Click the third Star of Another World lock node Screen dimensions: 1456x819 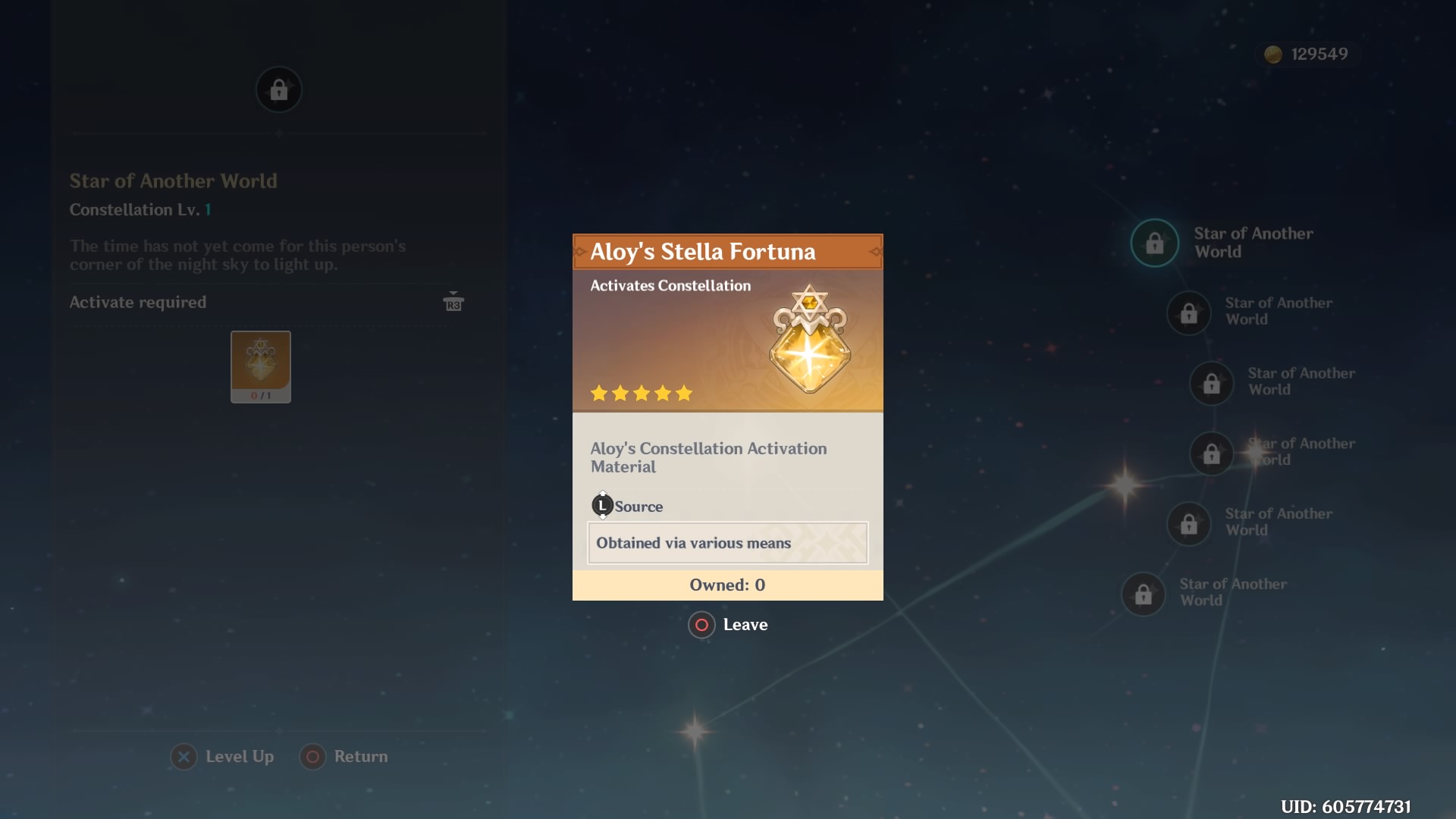click(x=1212, y=383)
